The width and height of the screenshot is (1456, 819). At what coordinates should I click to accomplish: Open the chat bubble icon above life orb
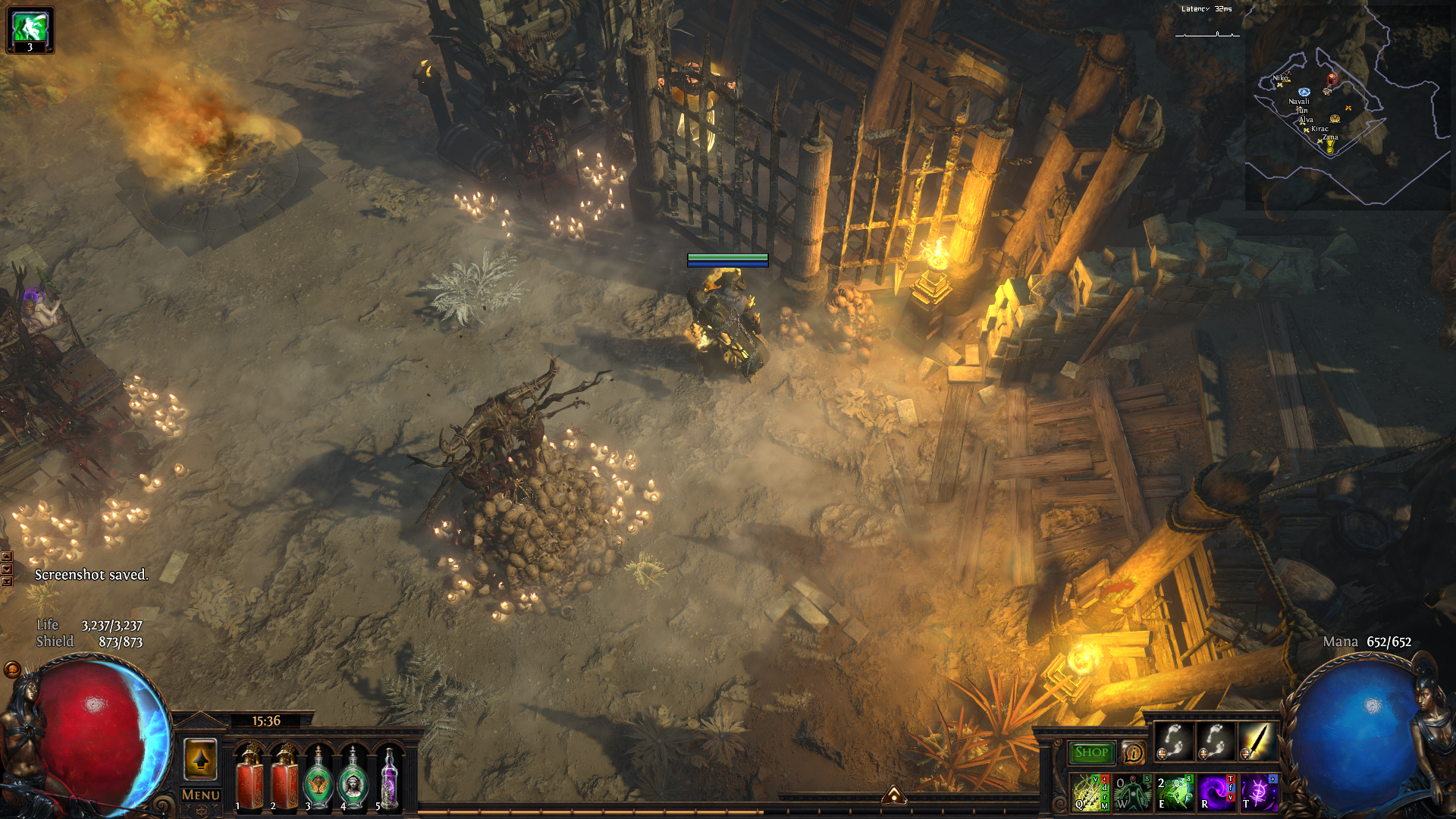tap(12, 670)
